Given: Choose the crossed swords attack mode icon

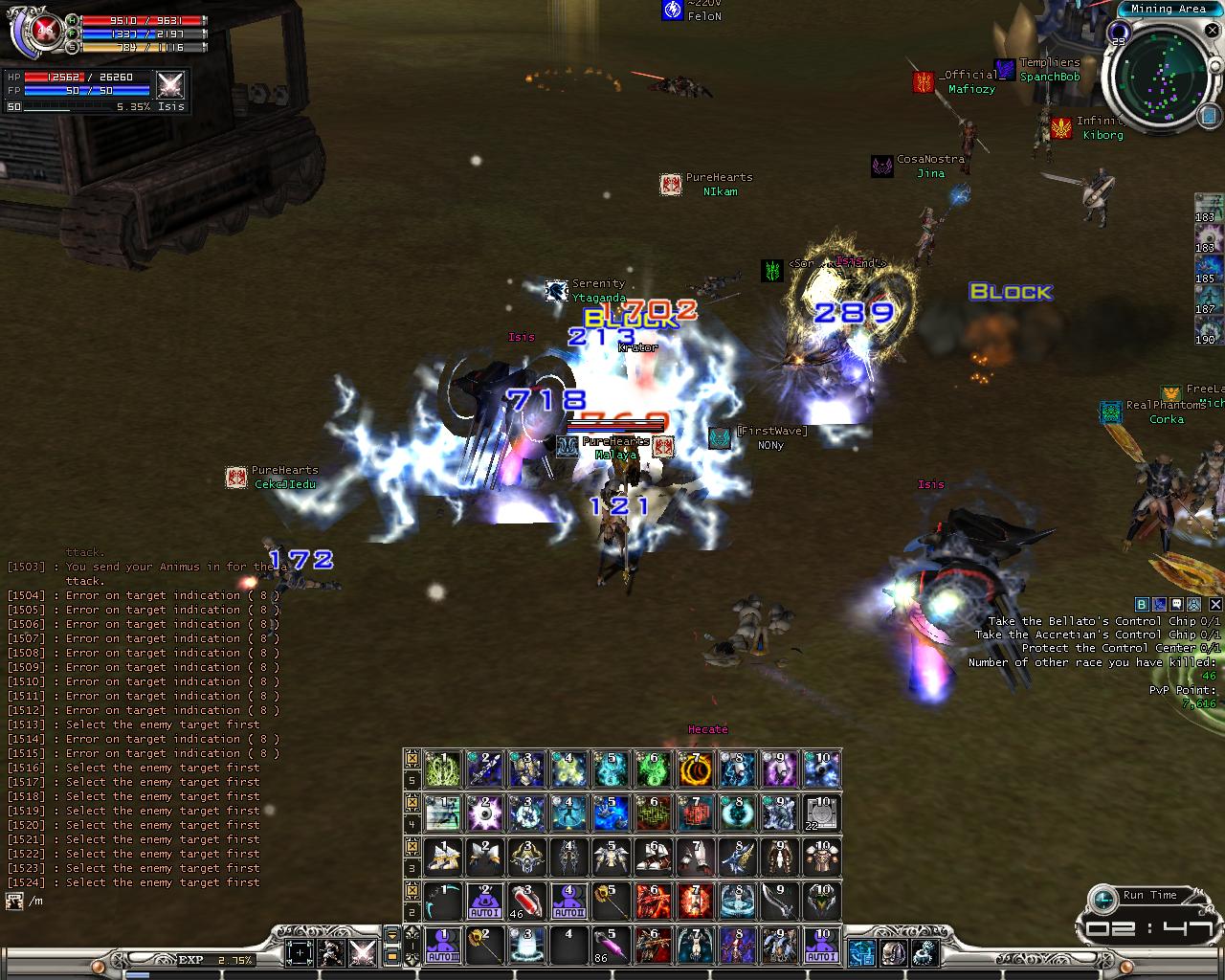Looking at the screenshot, I should [x=362, y=952].
